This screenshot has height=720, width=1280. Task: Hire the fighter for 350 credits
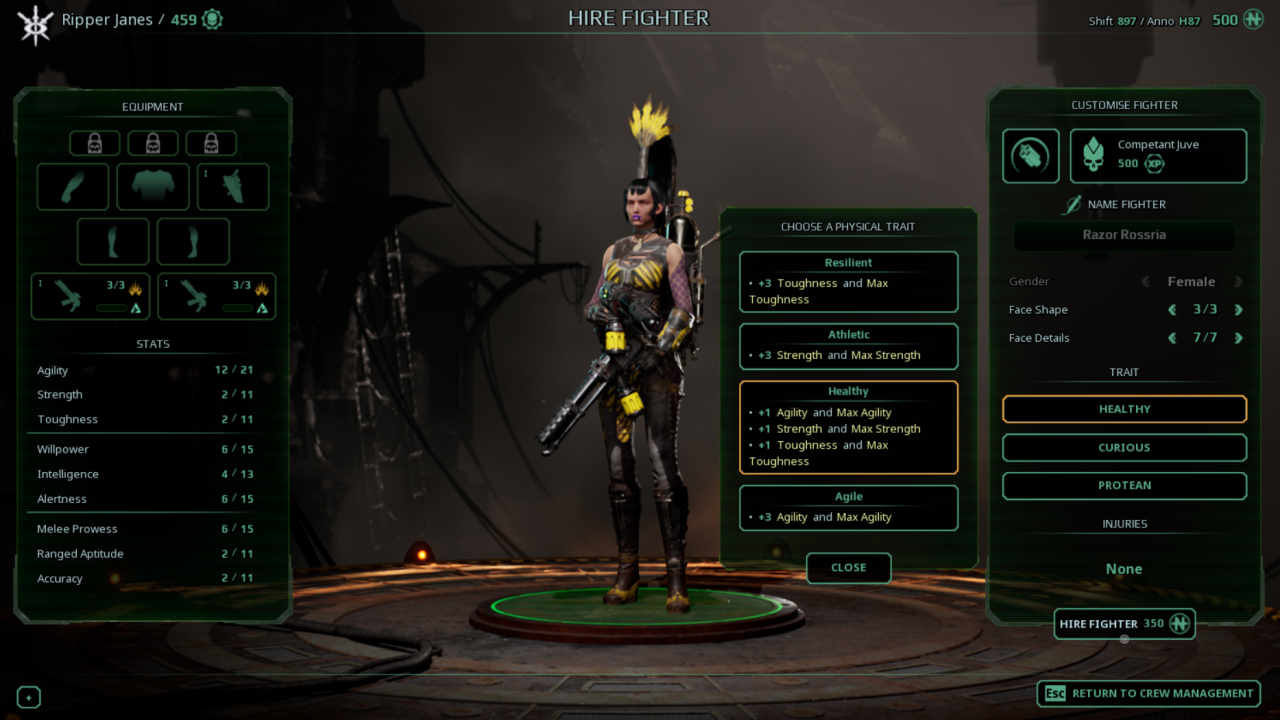pos(1124,624)
